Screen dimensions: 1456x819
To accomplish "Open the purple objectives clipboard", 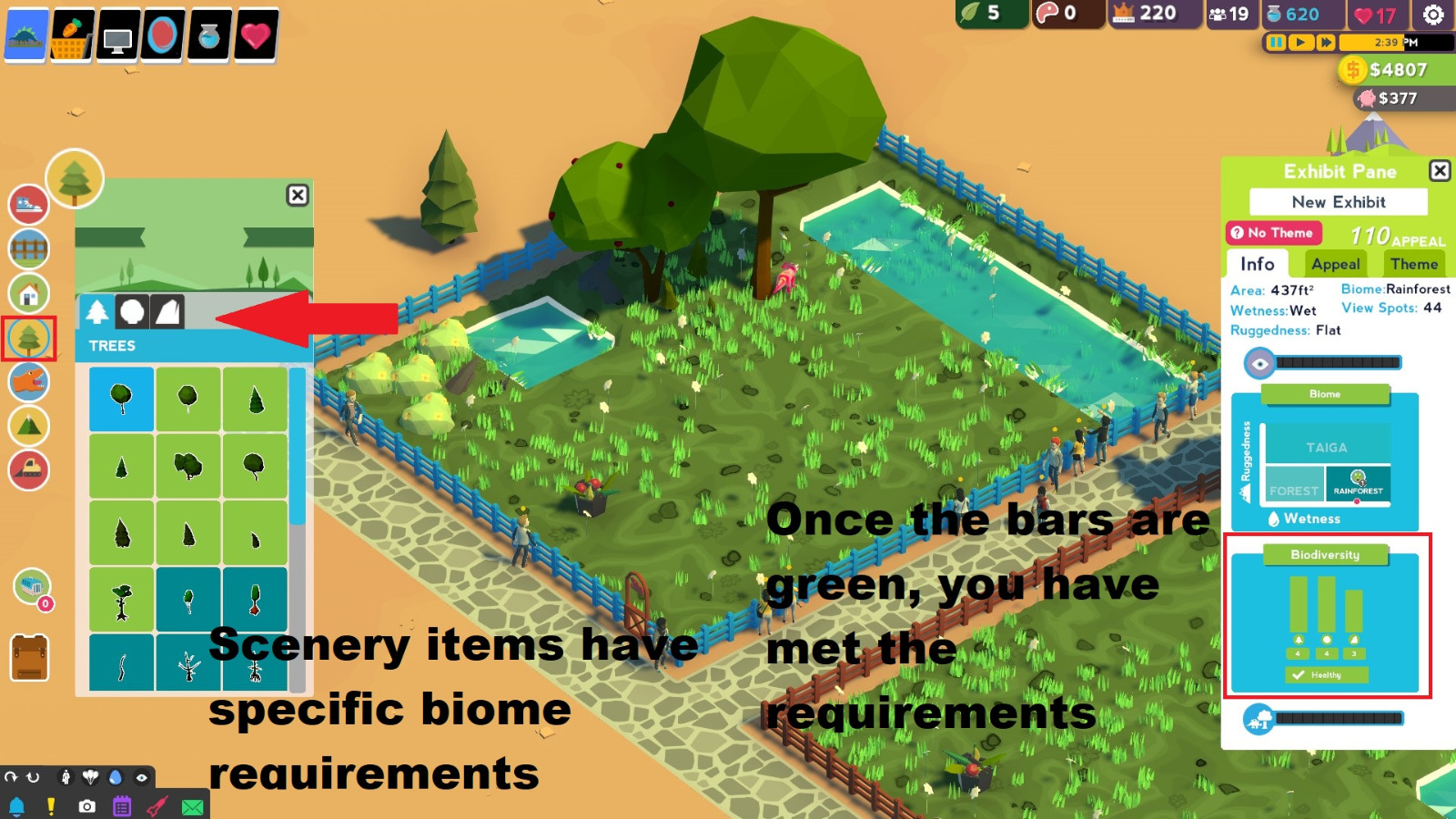I will coord(120,804).
